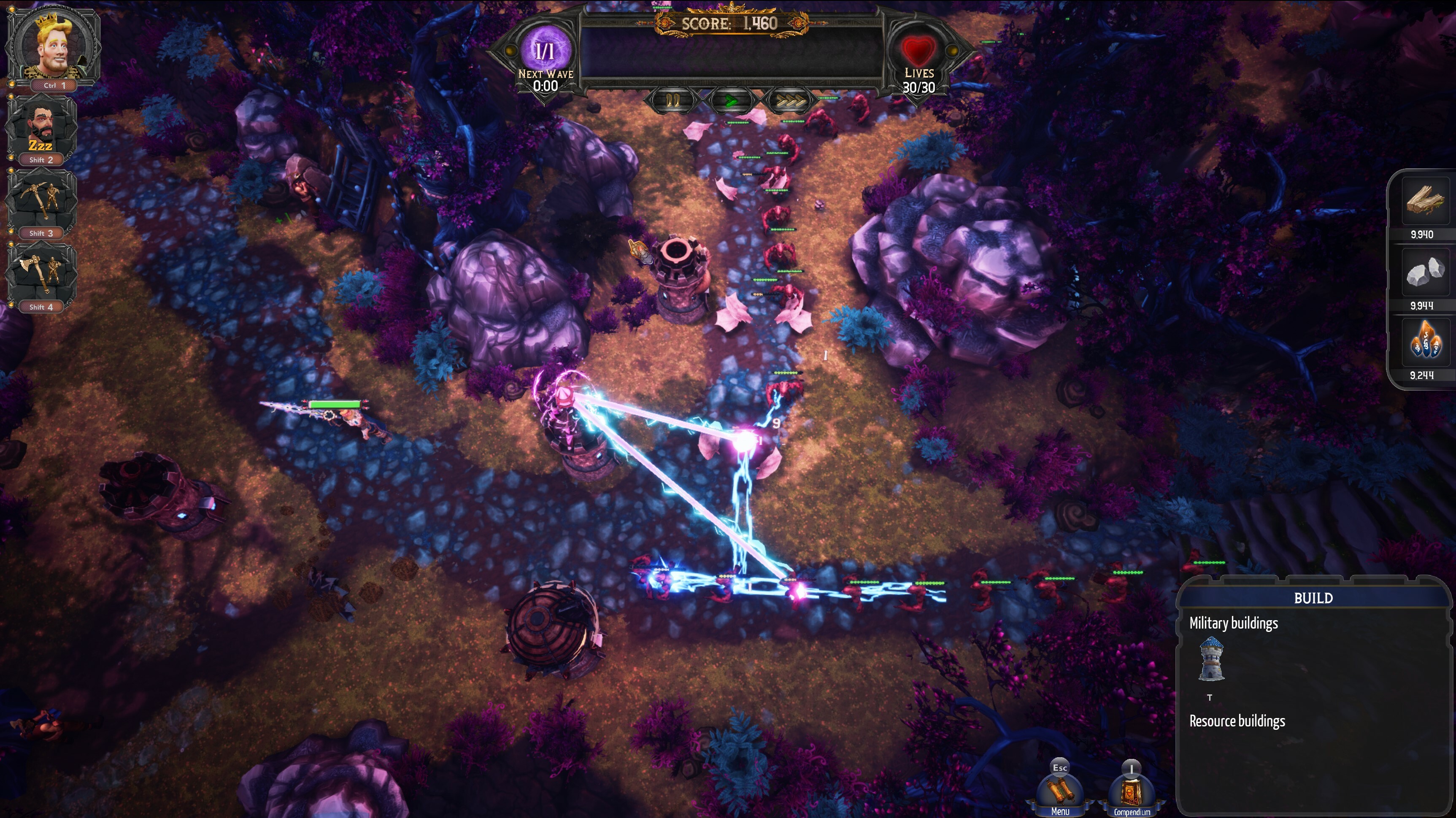Viewport: 1456px width, 818px height.
Task: Select the king hero portrait
Action: coord(53,44)
